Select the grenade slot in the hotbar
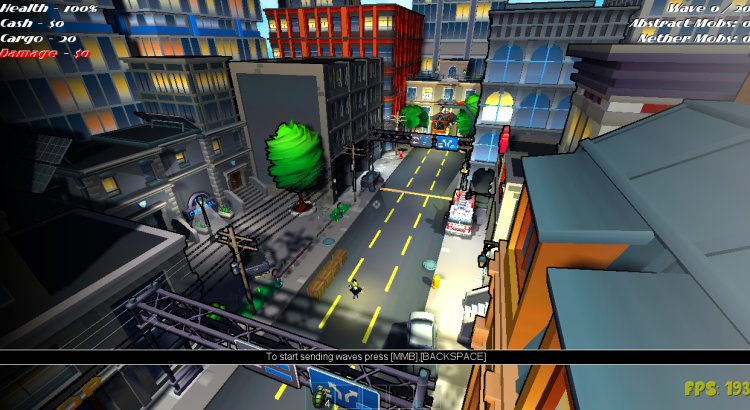The image size is (750, 410). click(322, 394)
